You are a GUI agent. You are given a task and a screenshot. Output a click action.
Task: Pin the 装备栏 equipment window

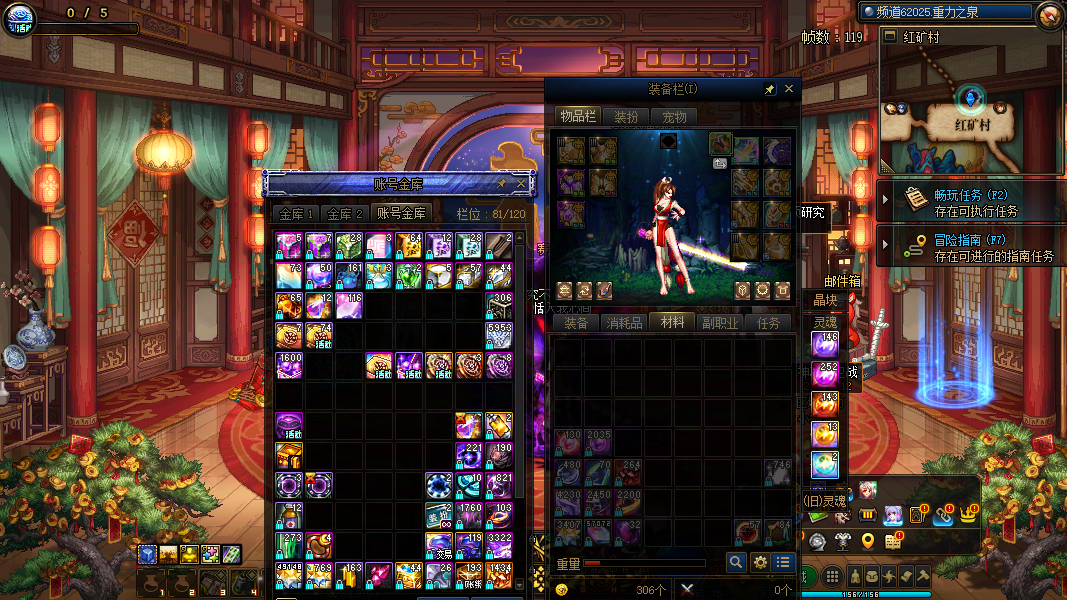769,89
